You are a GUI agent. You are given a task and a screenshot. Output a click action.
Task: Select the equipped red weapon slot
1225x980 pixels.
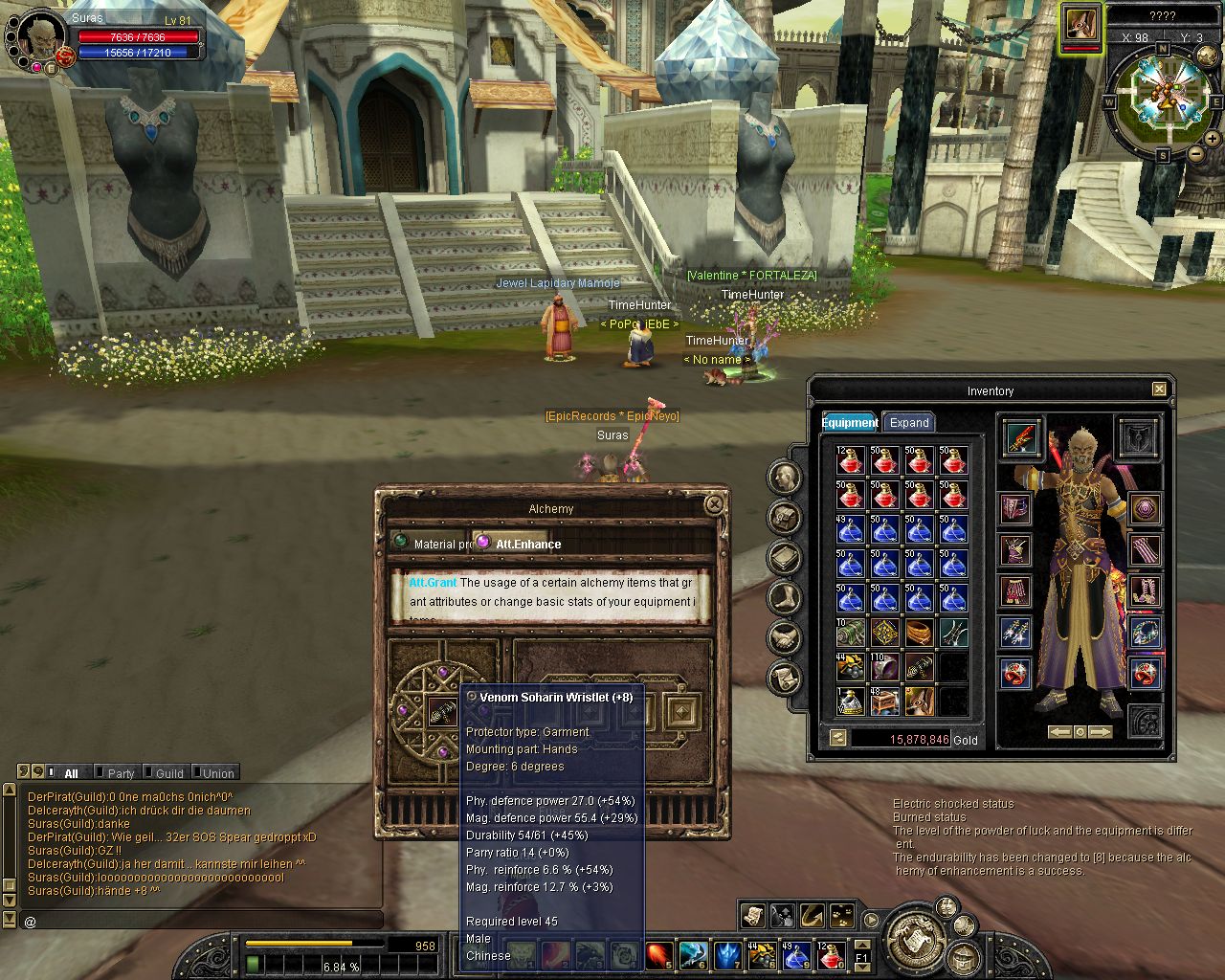click(1020, 438)
